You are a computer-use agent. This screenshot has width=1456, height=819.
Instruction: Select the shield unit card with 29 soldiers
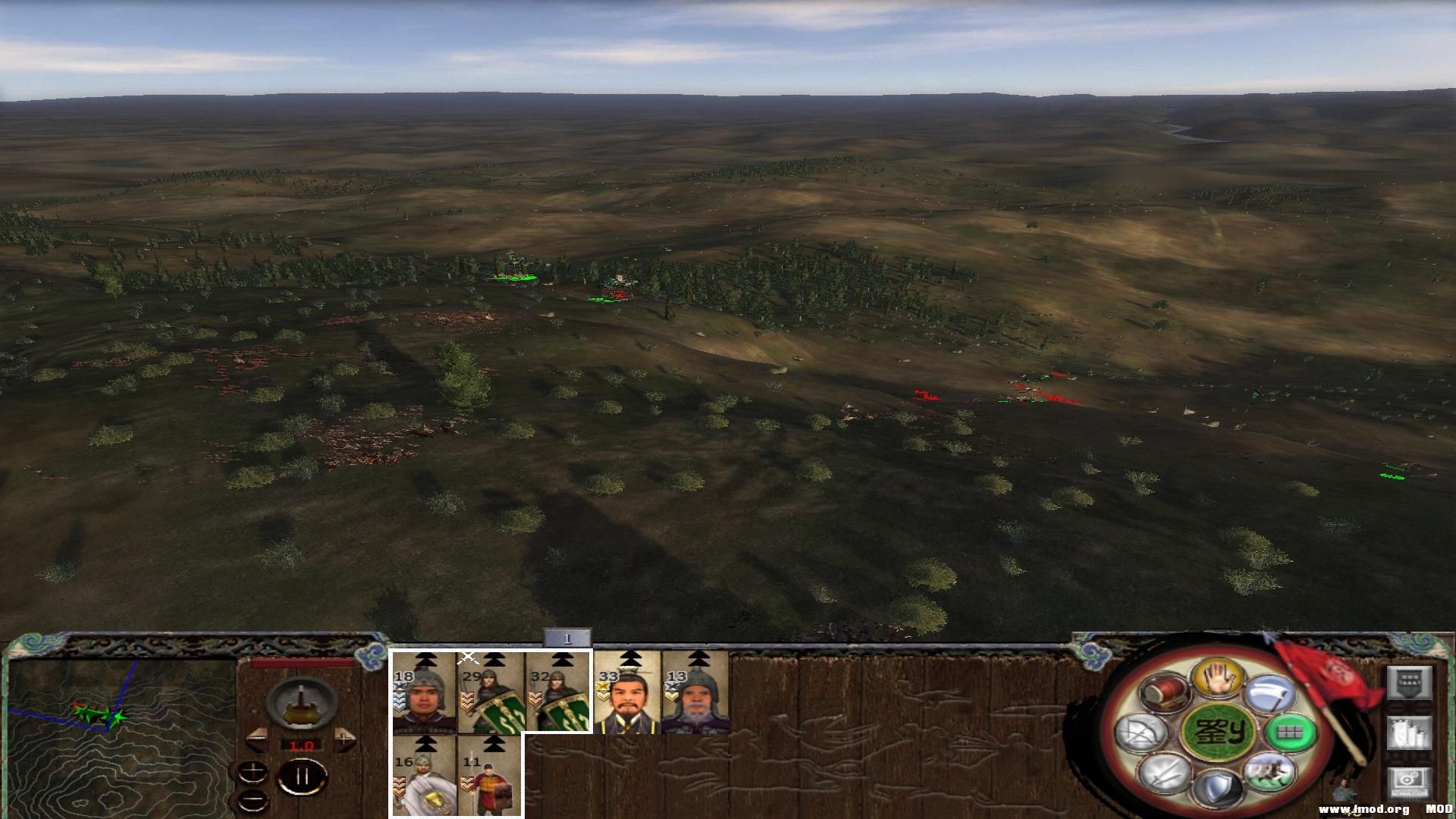pos(491,693)
